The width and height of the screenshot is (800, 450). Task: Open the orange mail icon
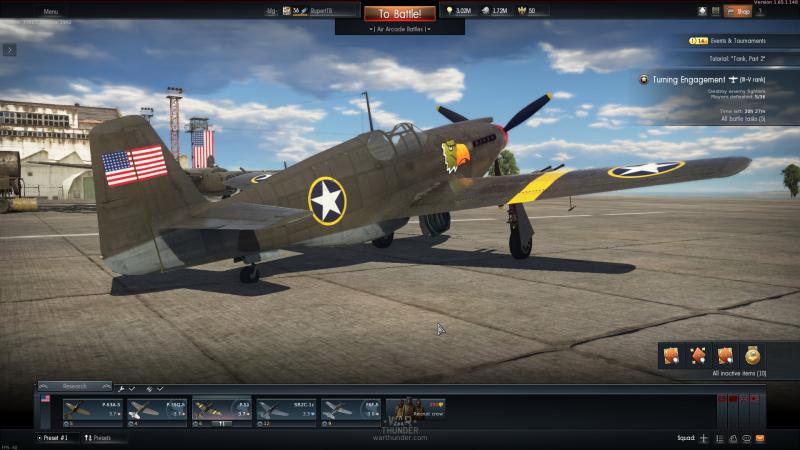(760, 438)
